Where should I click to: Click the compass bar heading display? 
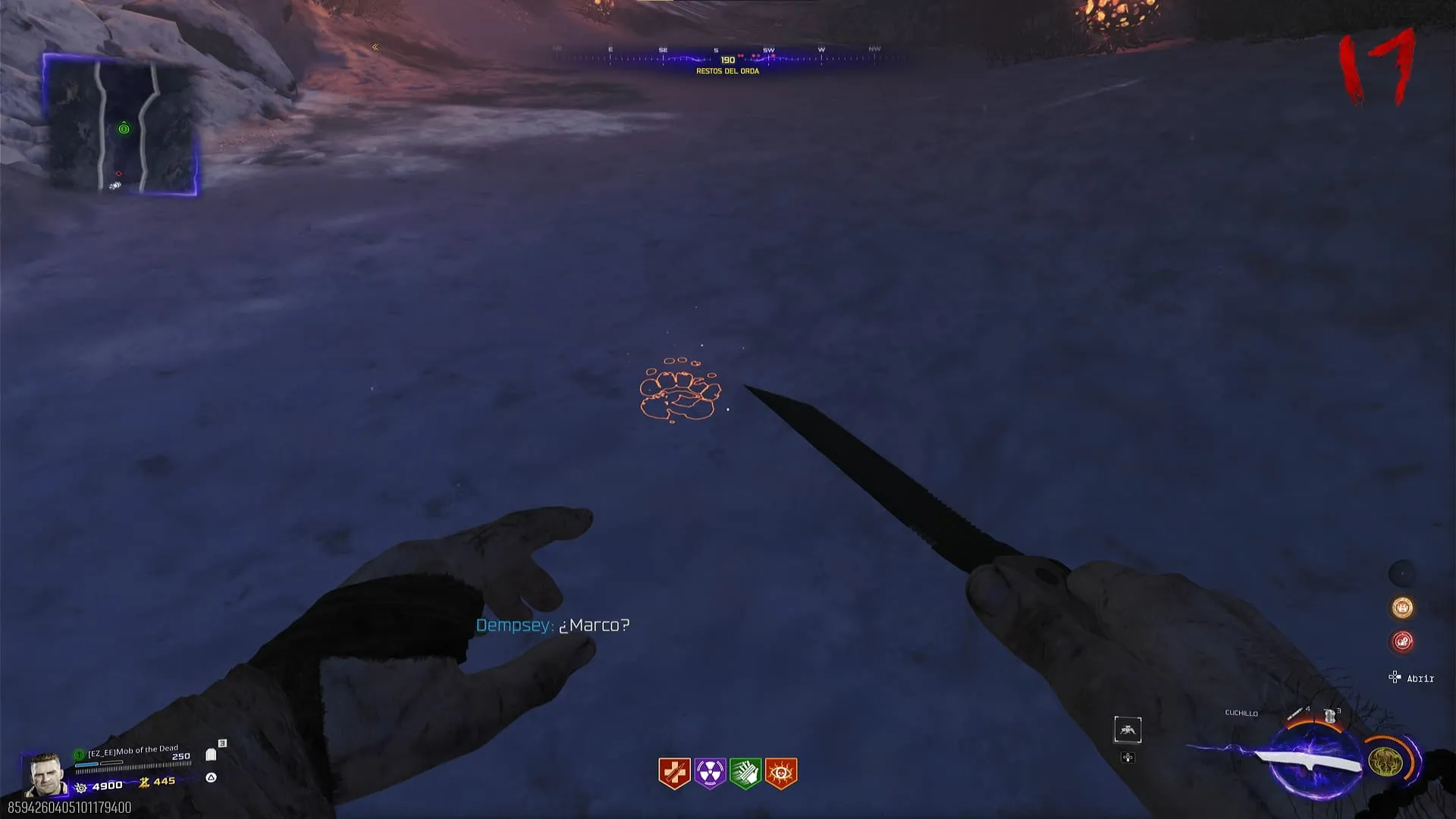click(x=727, y=59)
